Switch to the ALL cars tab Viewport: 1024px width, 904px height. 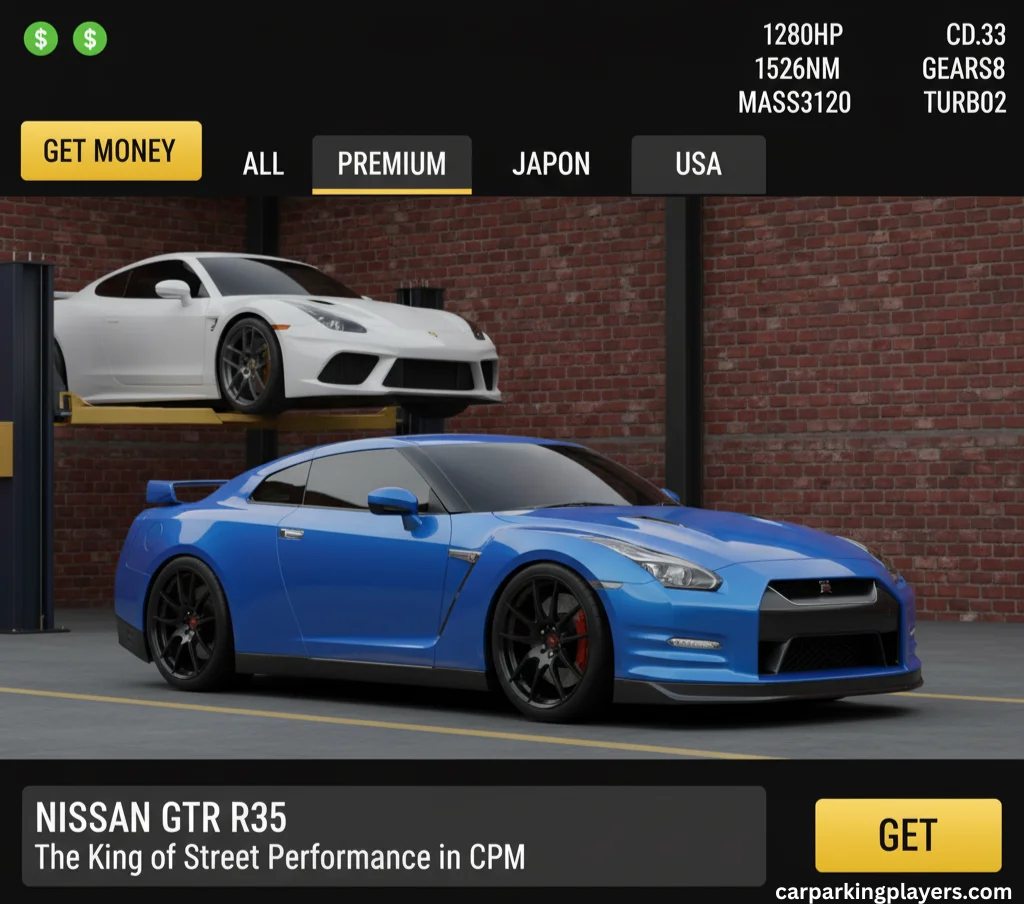tap(263, 164)
